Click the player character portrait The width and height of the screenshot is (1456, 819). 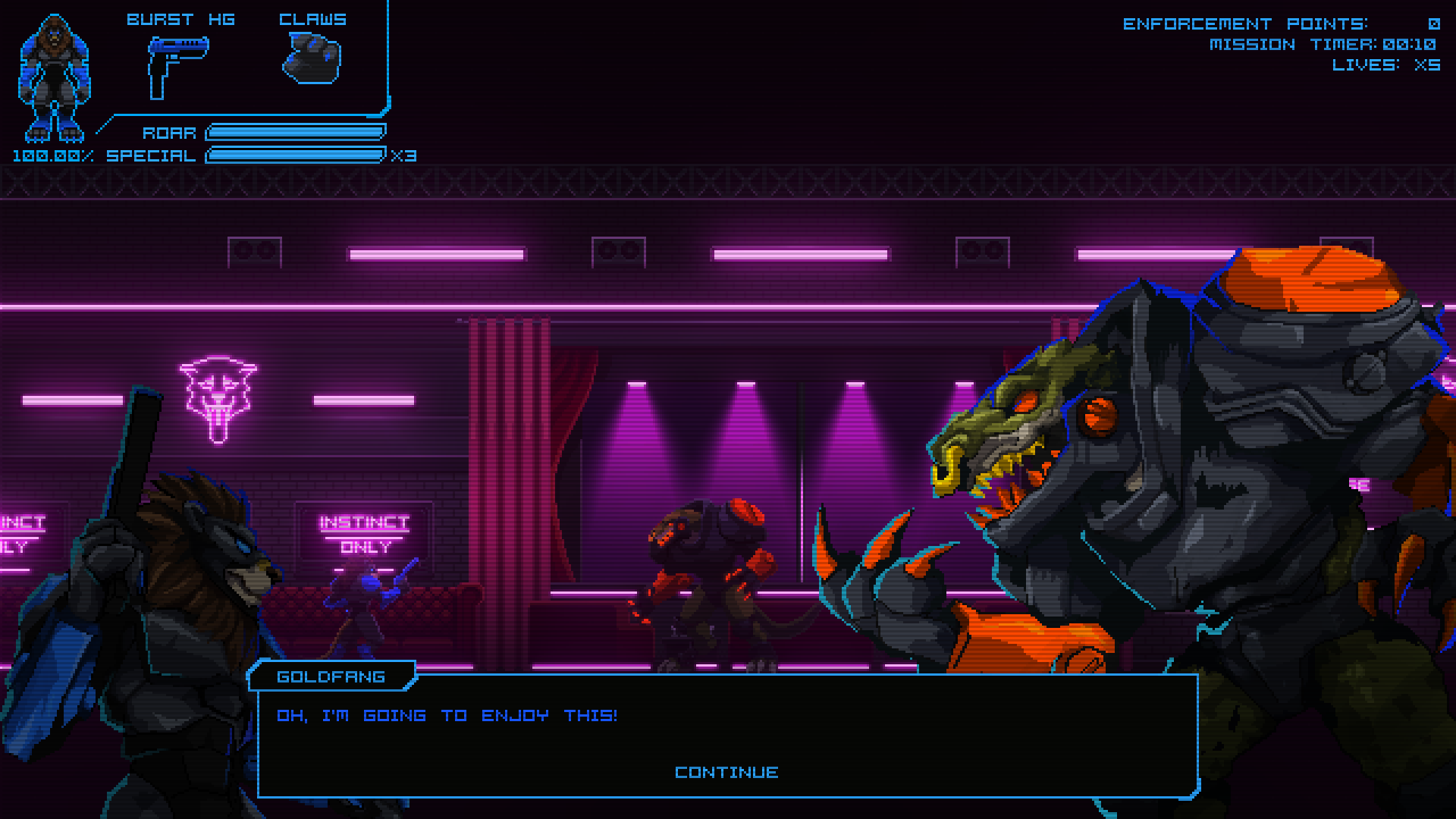click(x=54, y=78)
